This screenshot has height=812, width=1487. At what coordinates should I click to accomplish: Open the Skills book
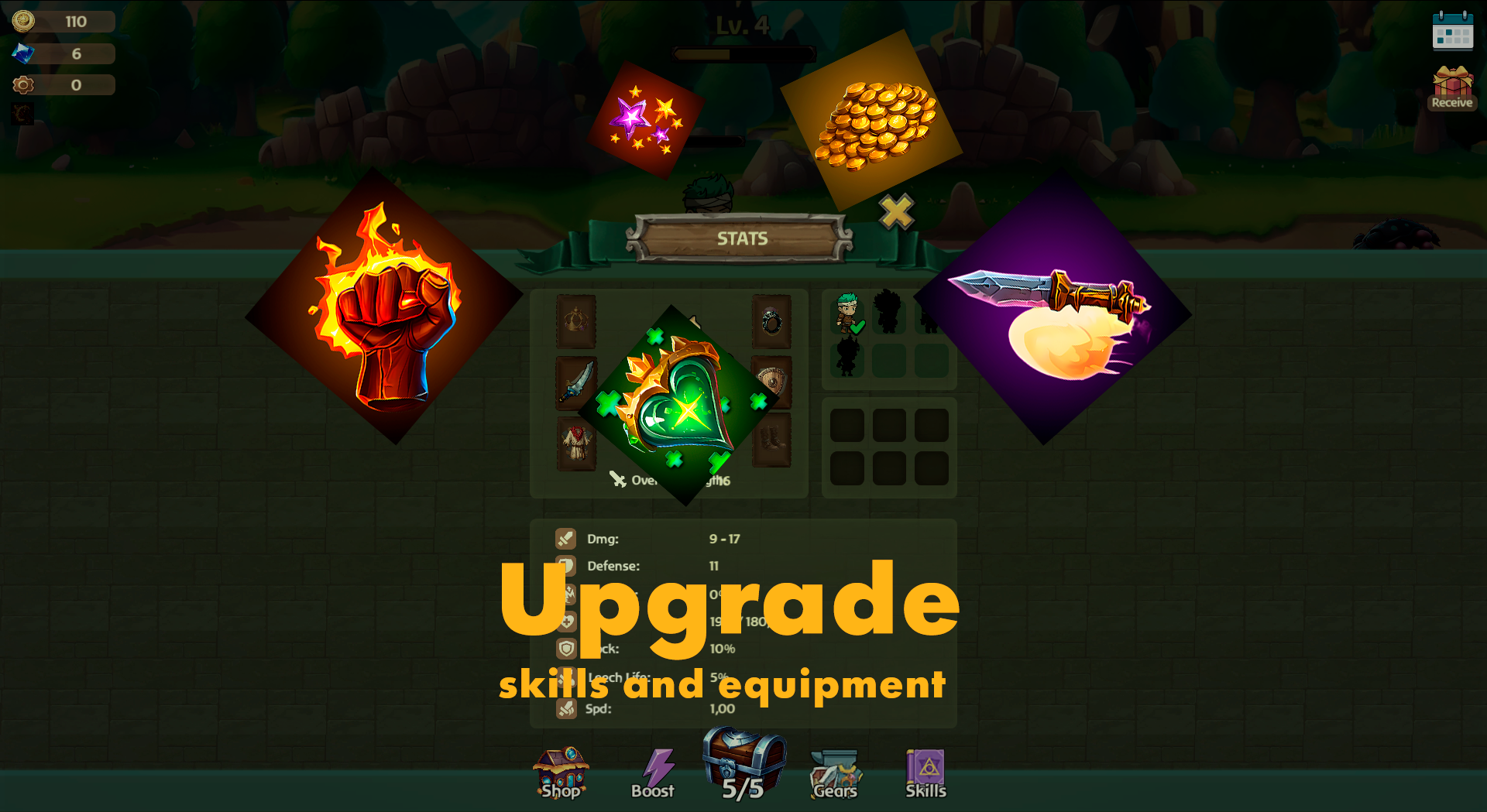pos(926,773)
